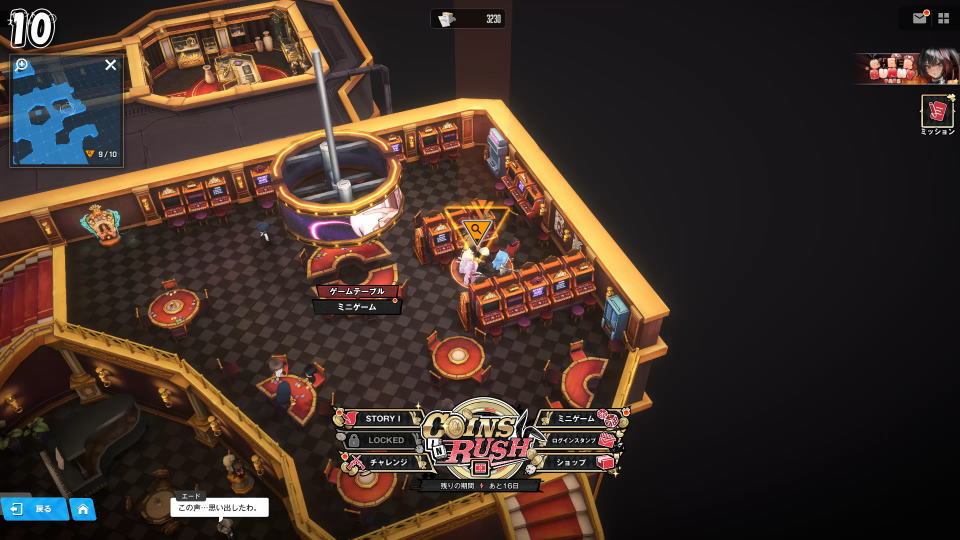
Task: Open the ミッション missions icon
Action: tap(937, 114)
